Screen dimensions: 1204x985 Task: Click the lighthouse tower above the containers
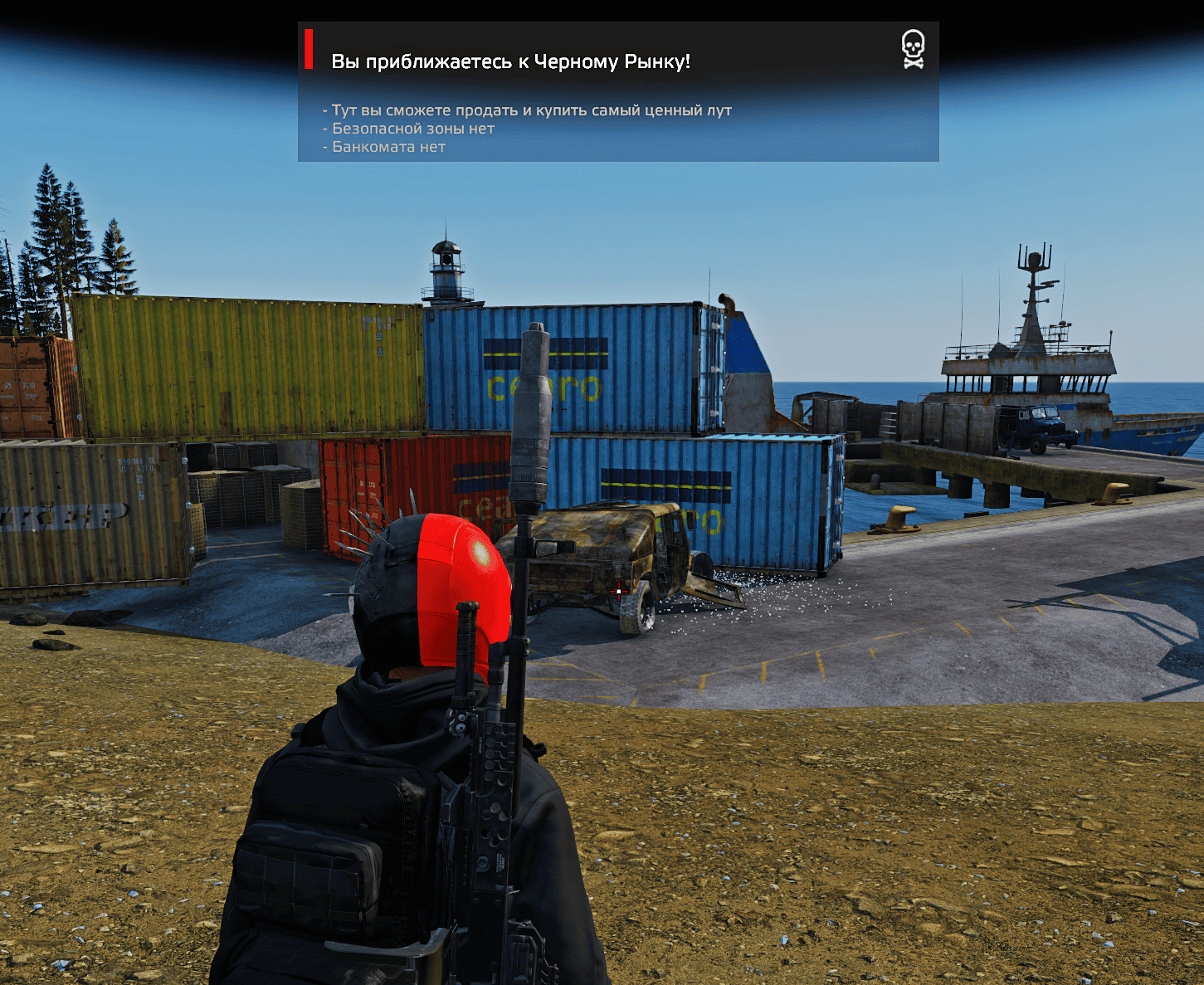tap(446, 266)
